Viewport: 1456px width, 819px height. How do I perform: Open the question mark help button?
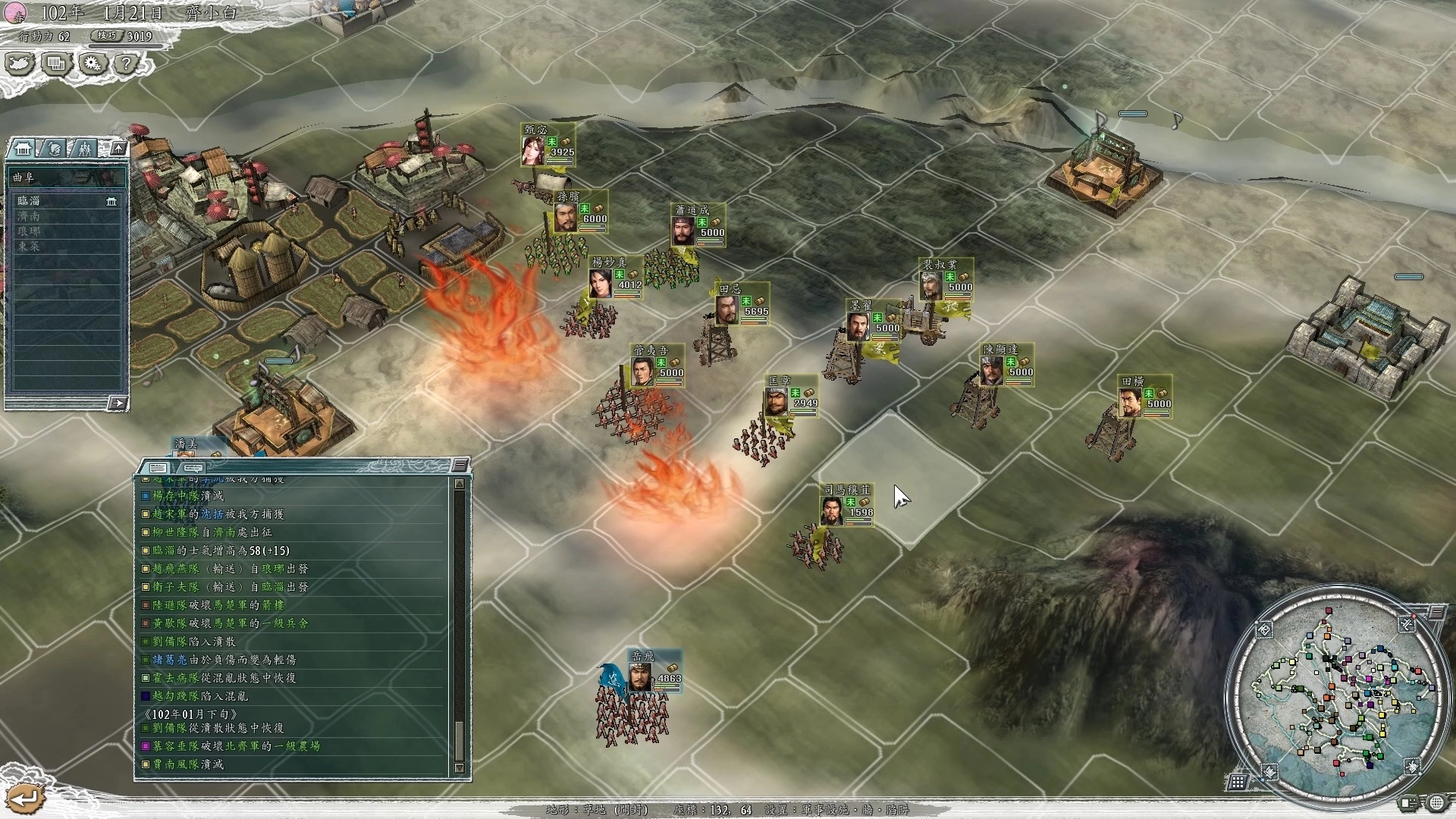(x=126, y=64)
